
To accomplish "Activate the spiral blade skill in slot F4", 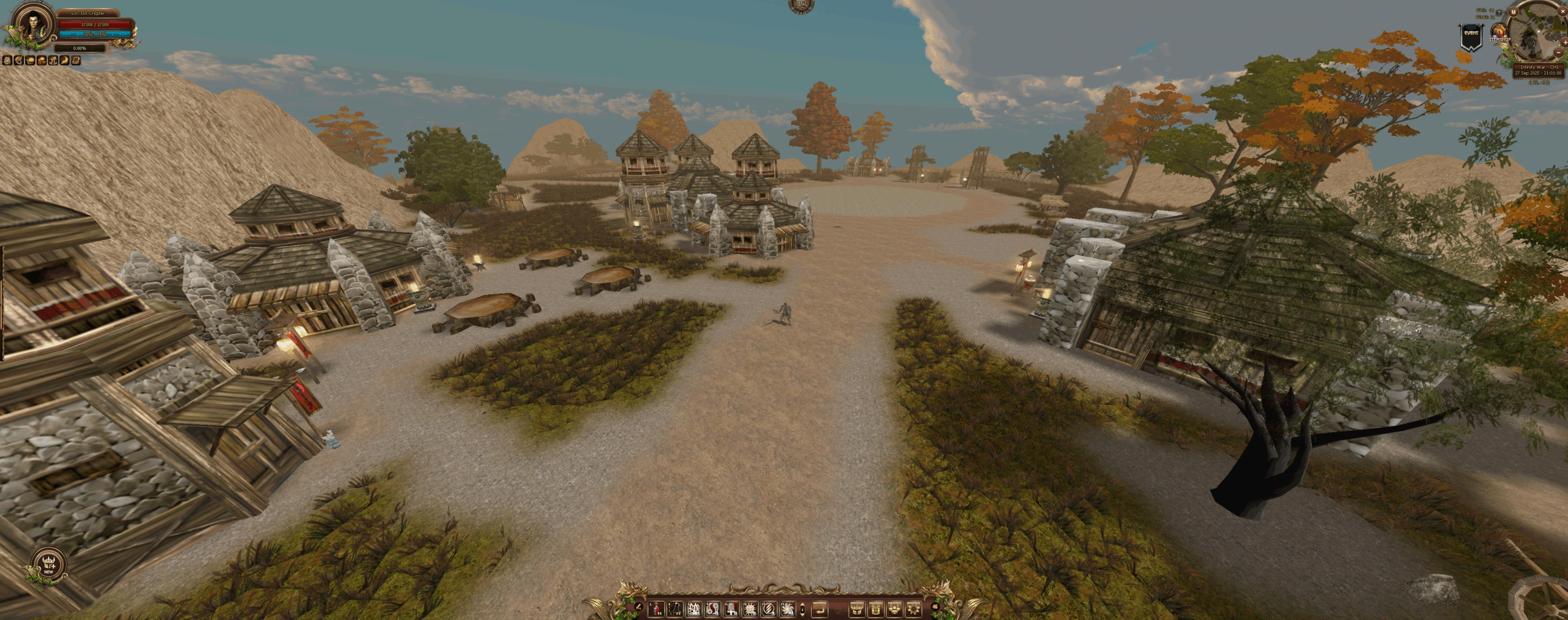I will coord(788,609).
